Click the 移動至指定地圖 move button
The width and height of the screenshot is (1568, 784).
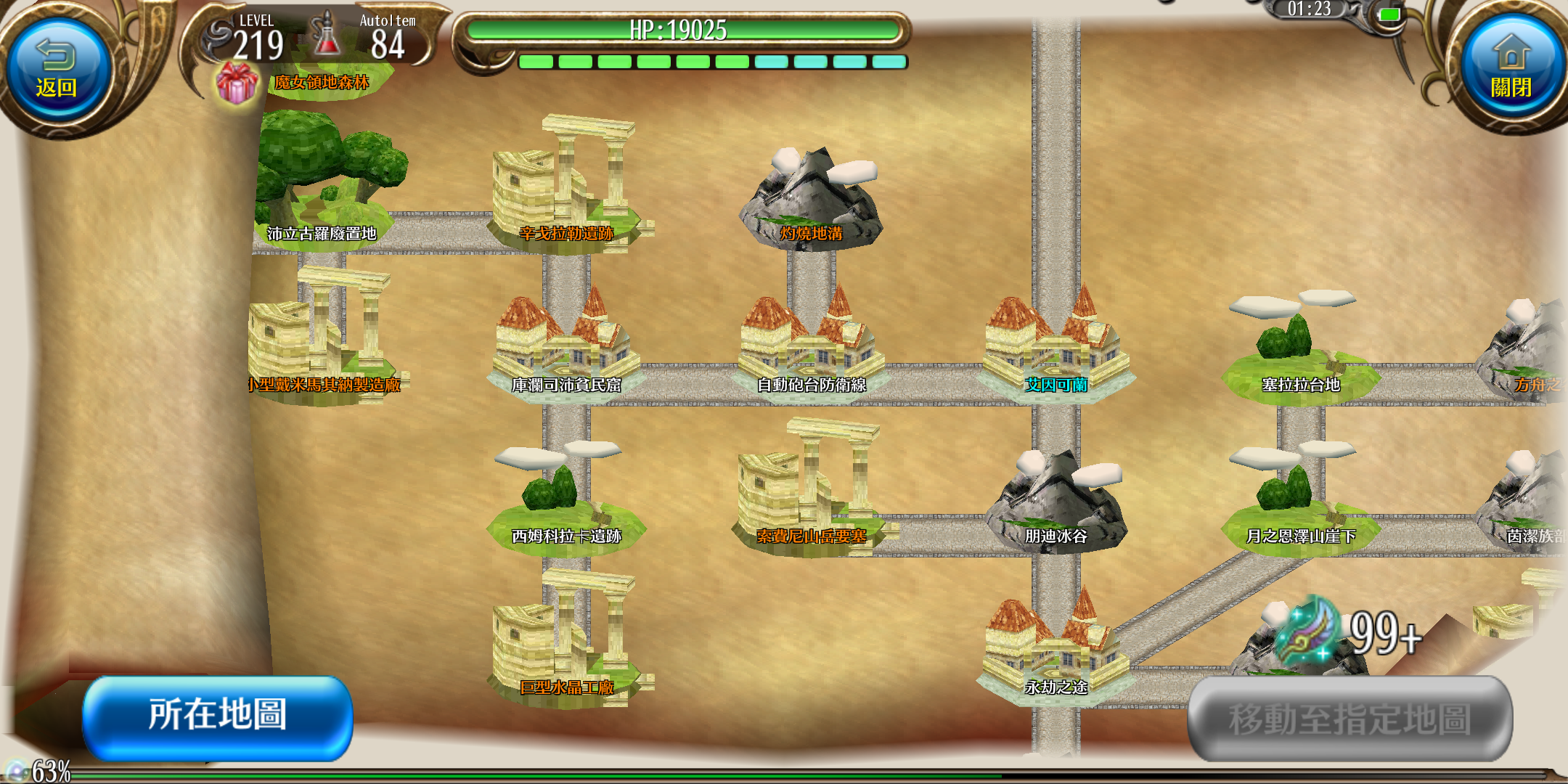pyautogui.click(x=1350, y=719)
